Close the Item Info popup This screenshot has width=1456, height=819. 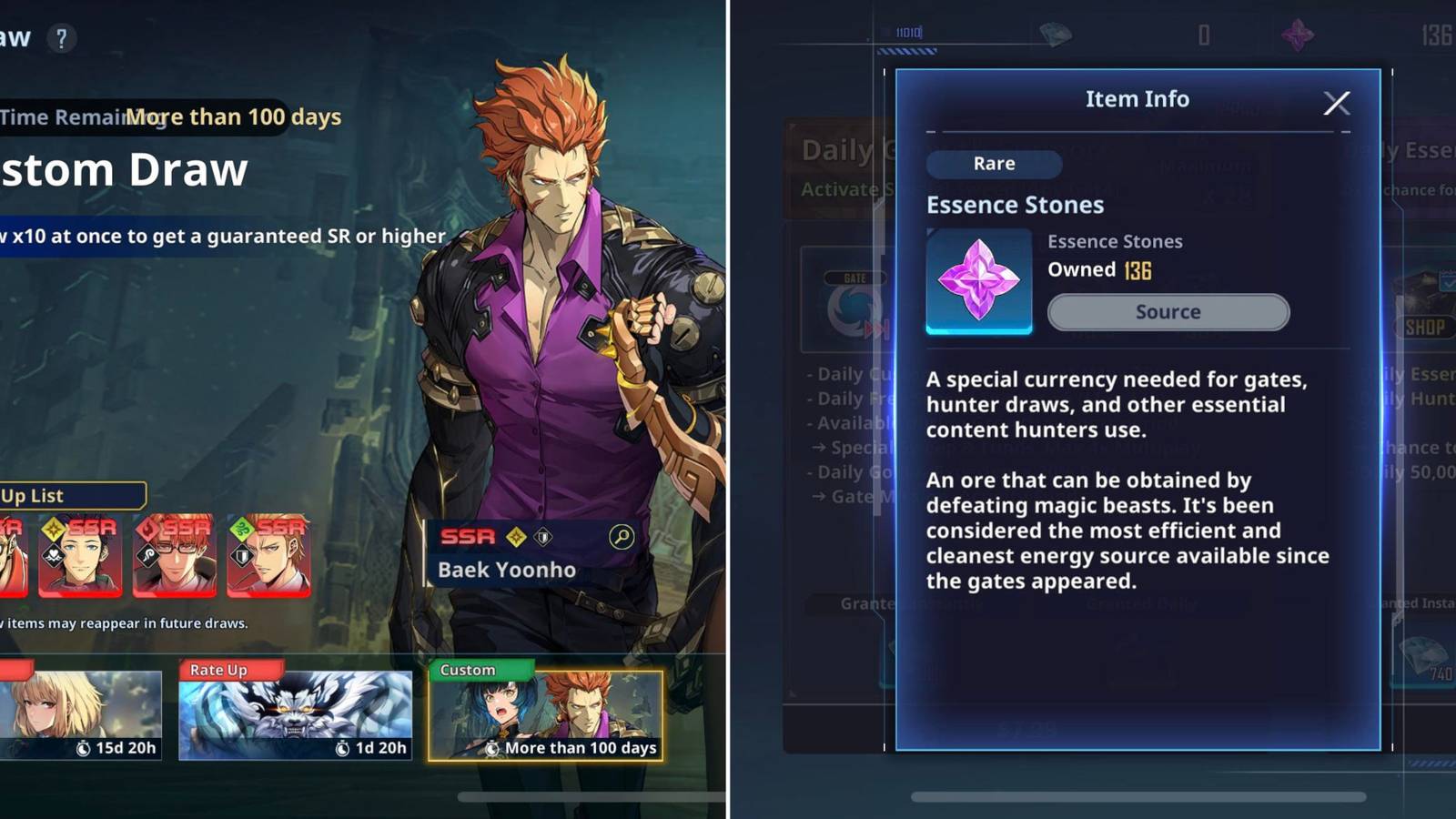coord(1336,103)
